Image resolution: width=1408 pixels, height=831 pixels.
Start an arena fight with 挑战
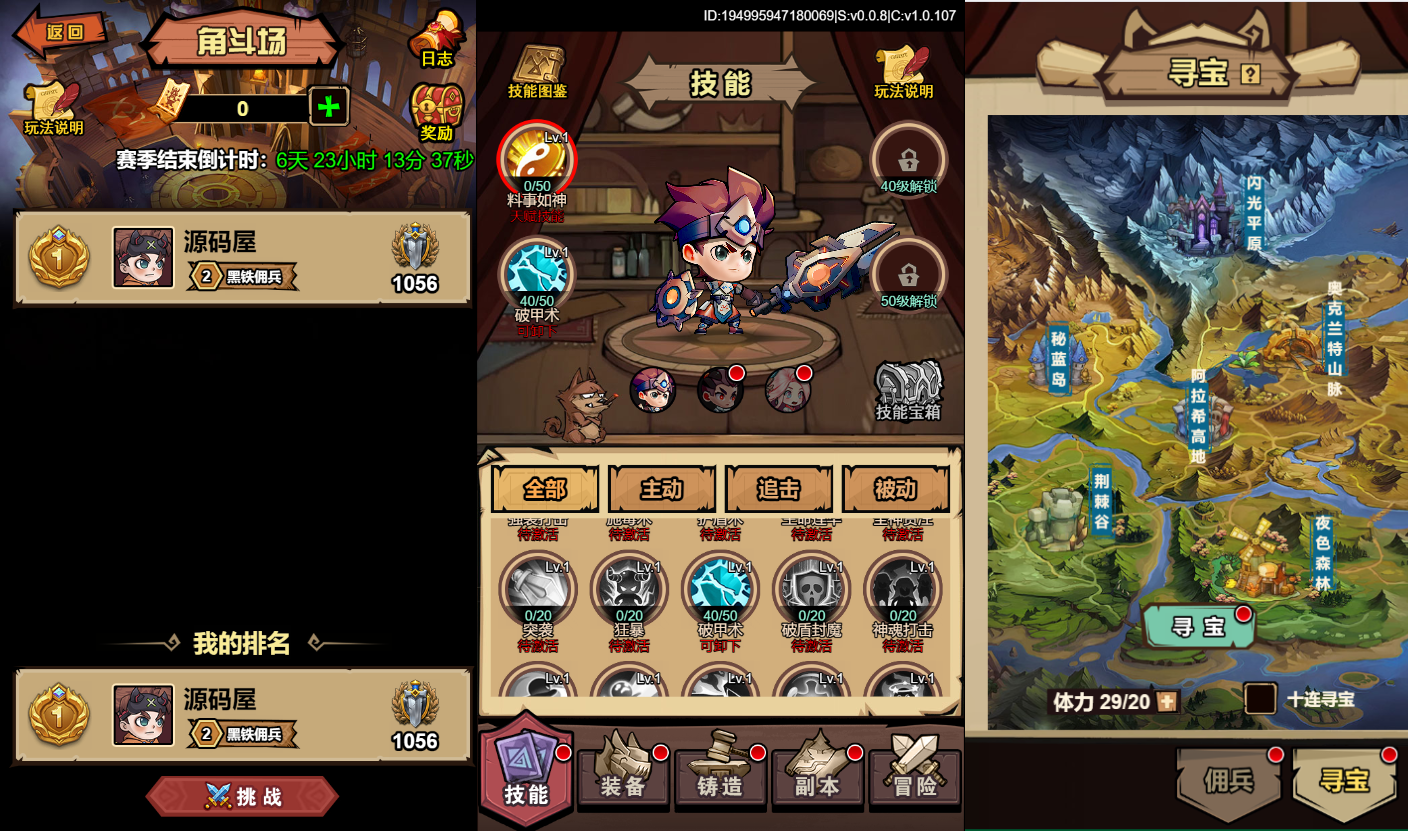243,796
